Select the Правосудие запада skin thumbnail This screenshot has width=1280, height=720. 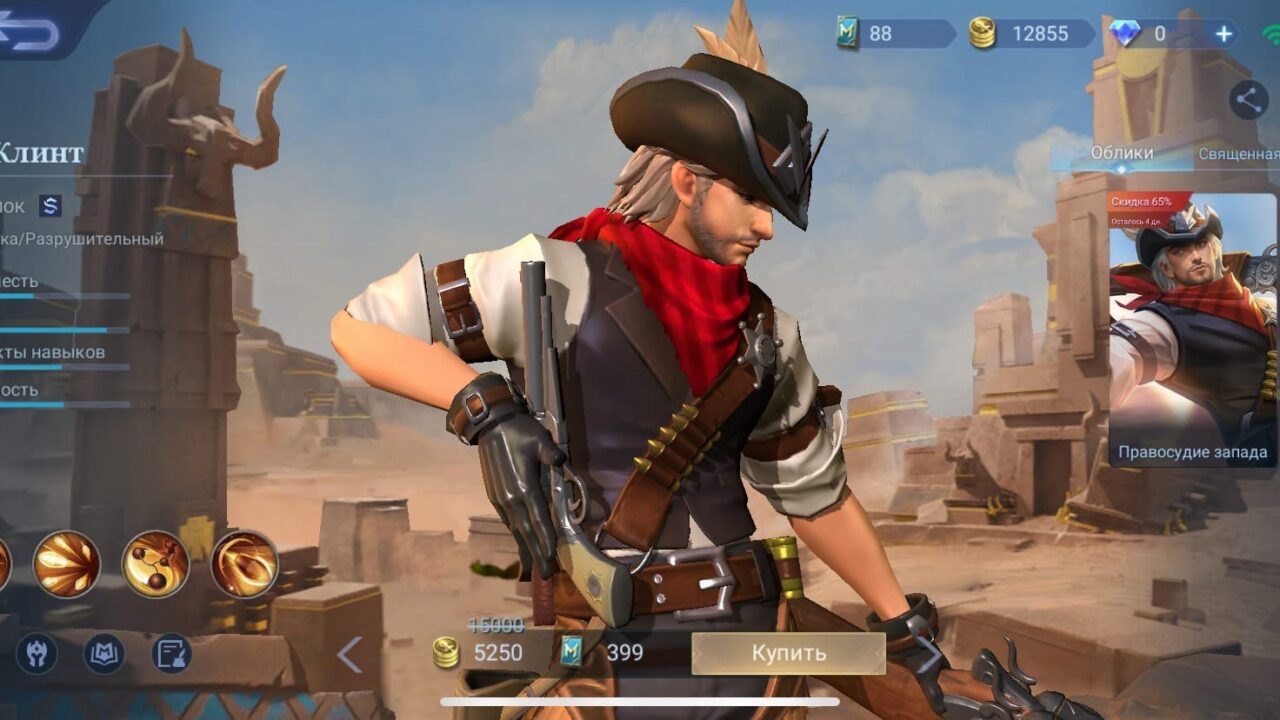click(1192, 330)
